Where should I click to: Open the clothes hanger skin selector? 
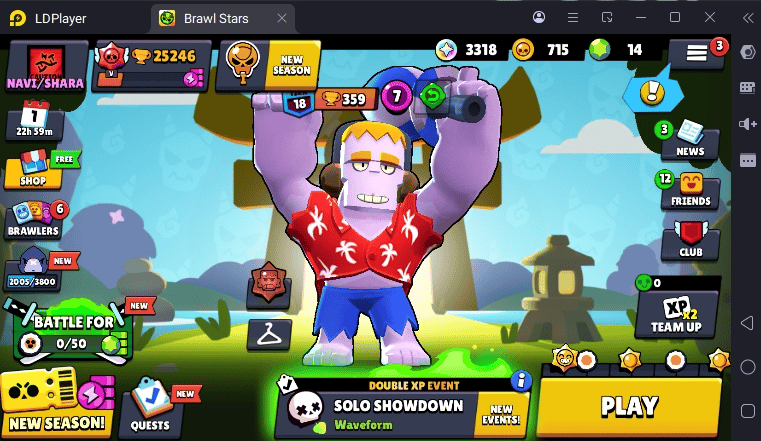point(268,333)
